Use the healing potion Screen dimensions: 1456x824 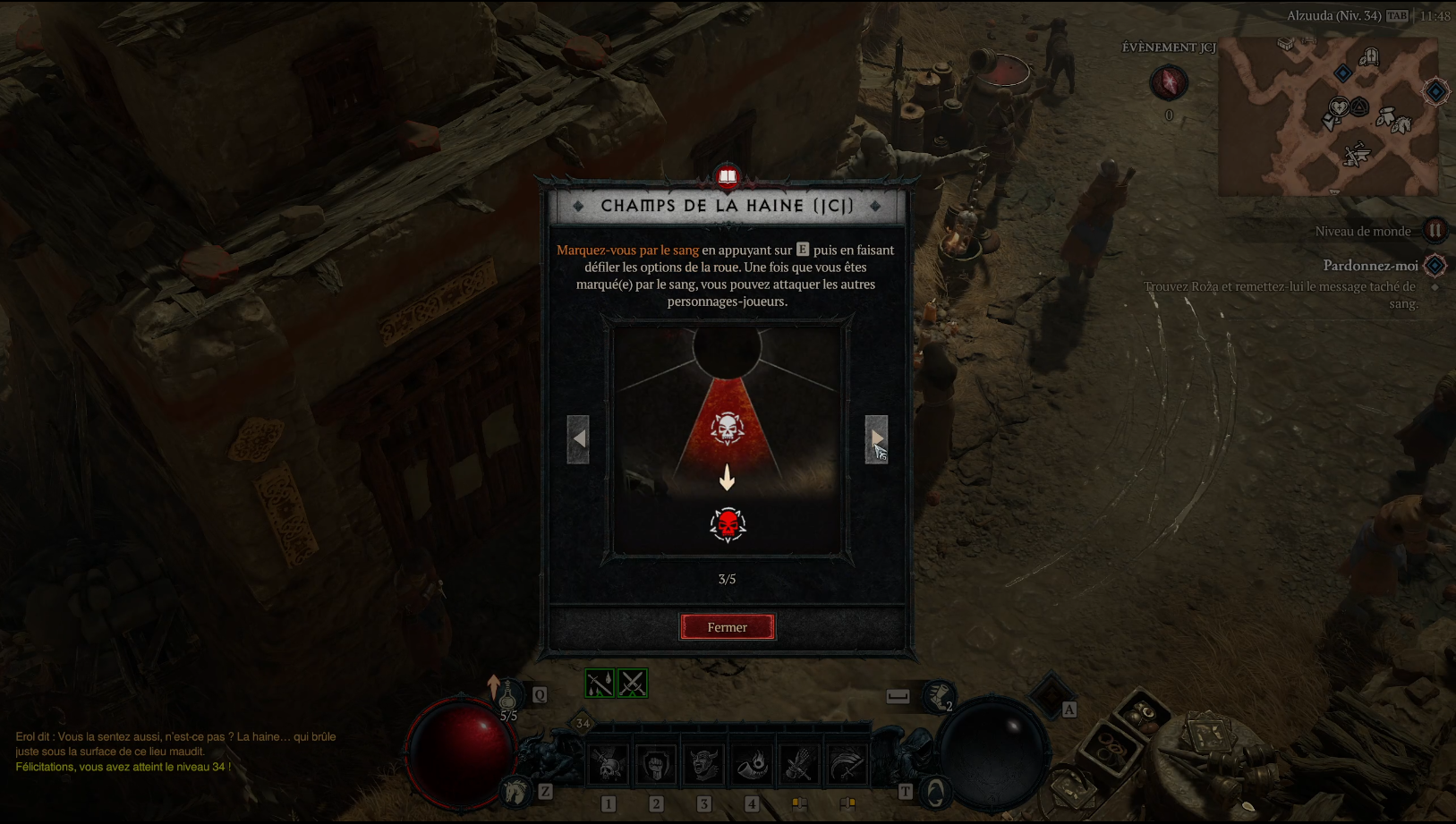pyautogui.click(x=507, y=696)
